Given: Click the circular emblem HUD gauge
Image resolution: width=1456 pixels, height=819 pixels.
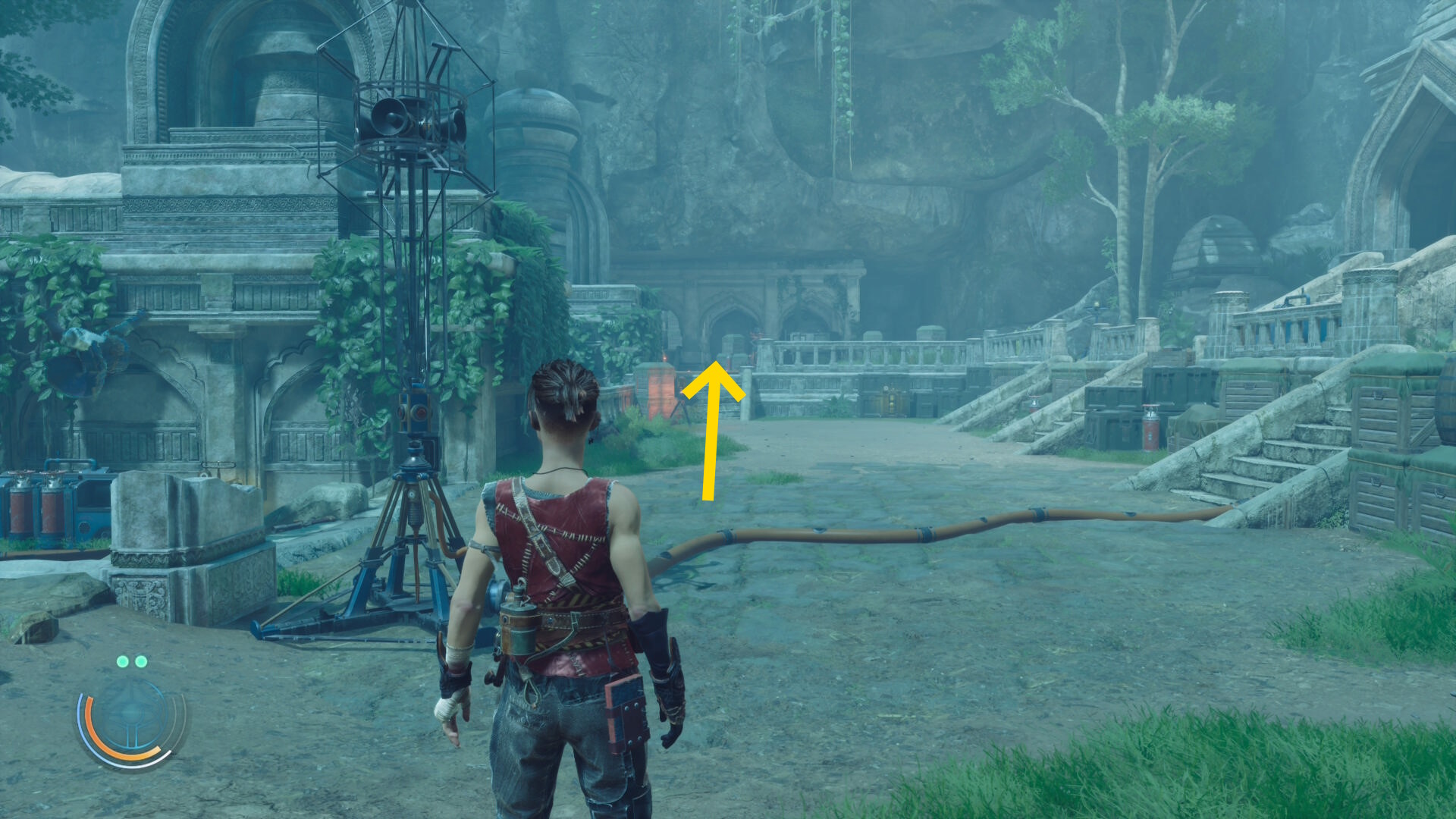Looking at the screenshot, I should [x=131, y=719].
